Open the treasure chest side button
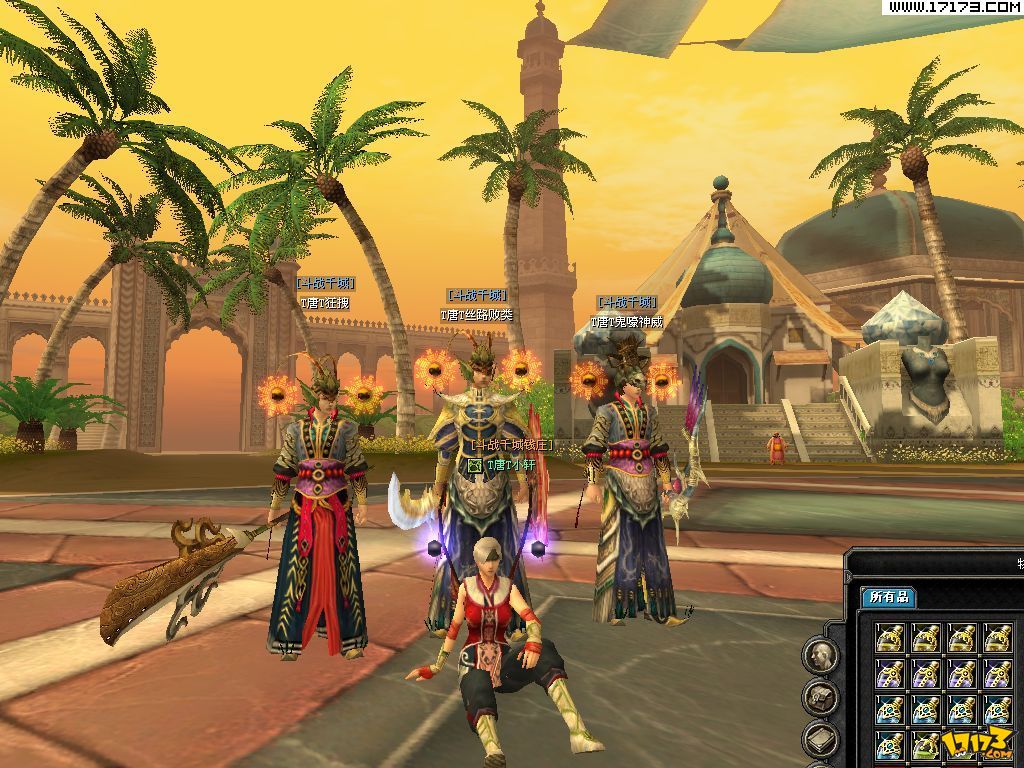 [820, 698]
